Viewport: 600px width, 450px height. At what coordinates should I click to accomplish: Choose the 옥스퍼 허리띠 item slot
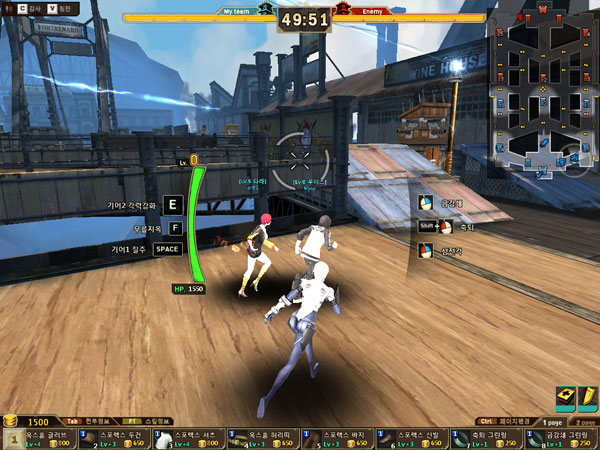(262, 439)
